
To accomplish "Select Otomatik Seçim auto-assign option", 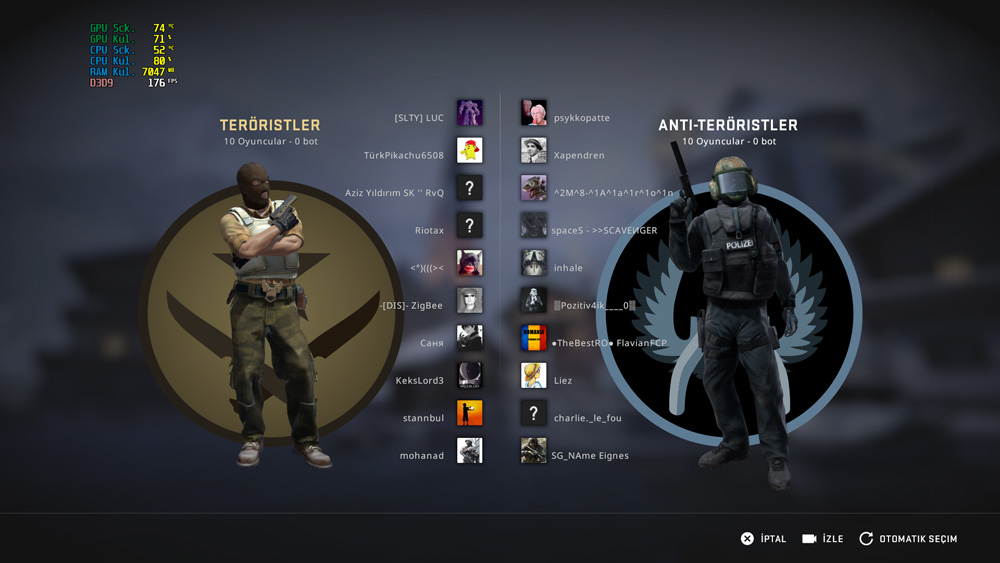I will pyautogui.click(x=908, y=539).
